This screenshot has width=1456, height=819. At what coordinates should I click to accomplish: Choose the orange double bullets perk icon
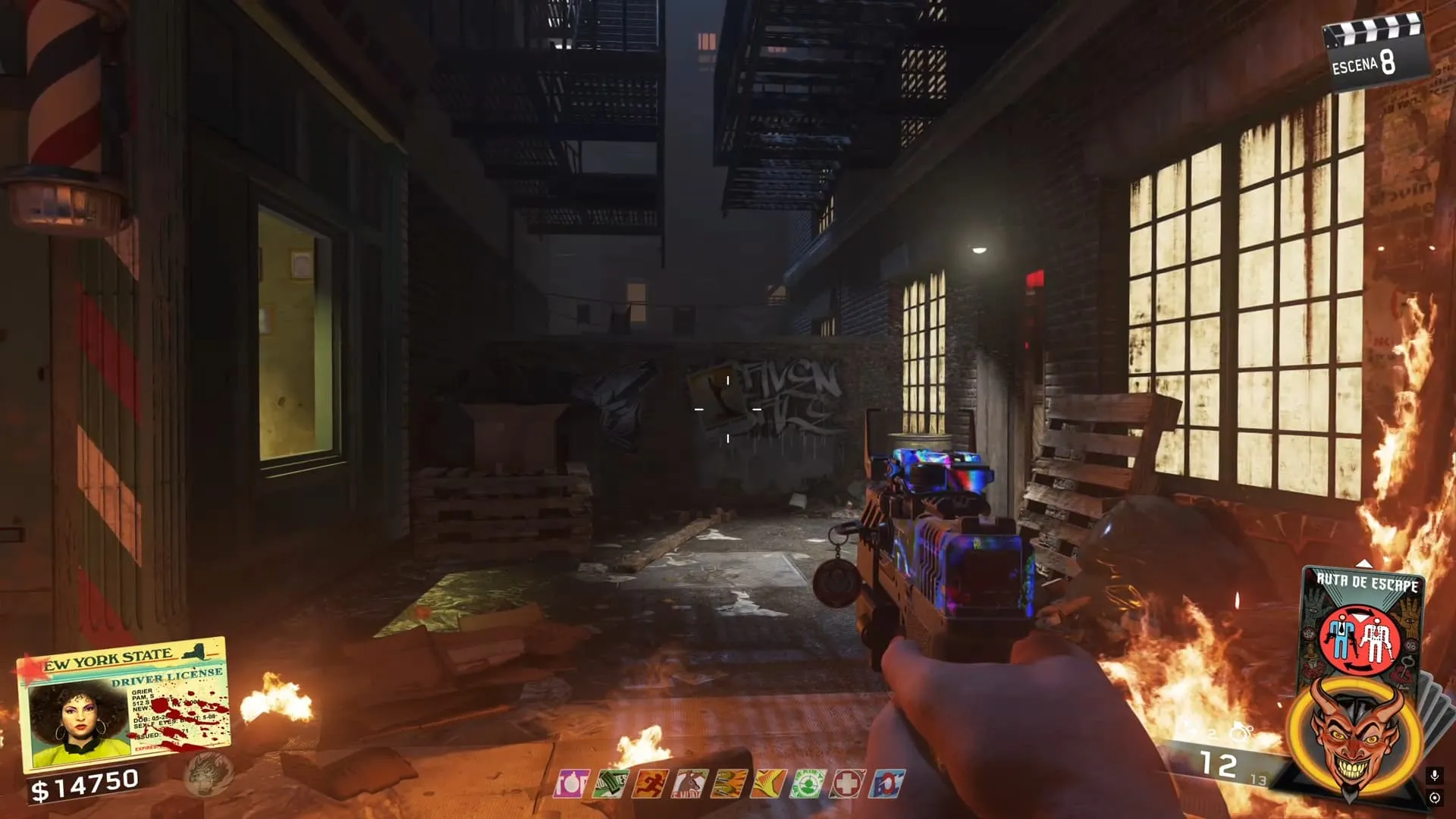pos(730,784)
